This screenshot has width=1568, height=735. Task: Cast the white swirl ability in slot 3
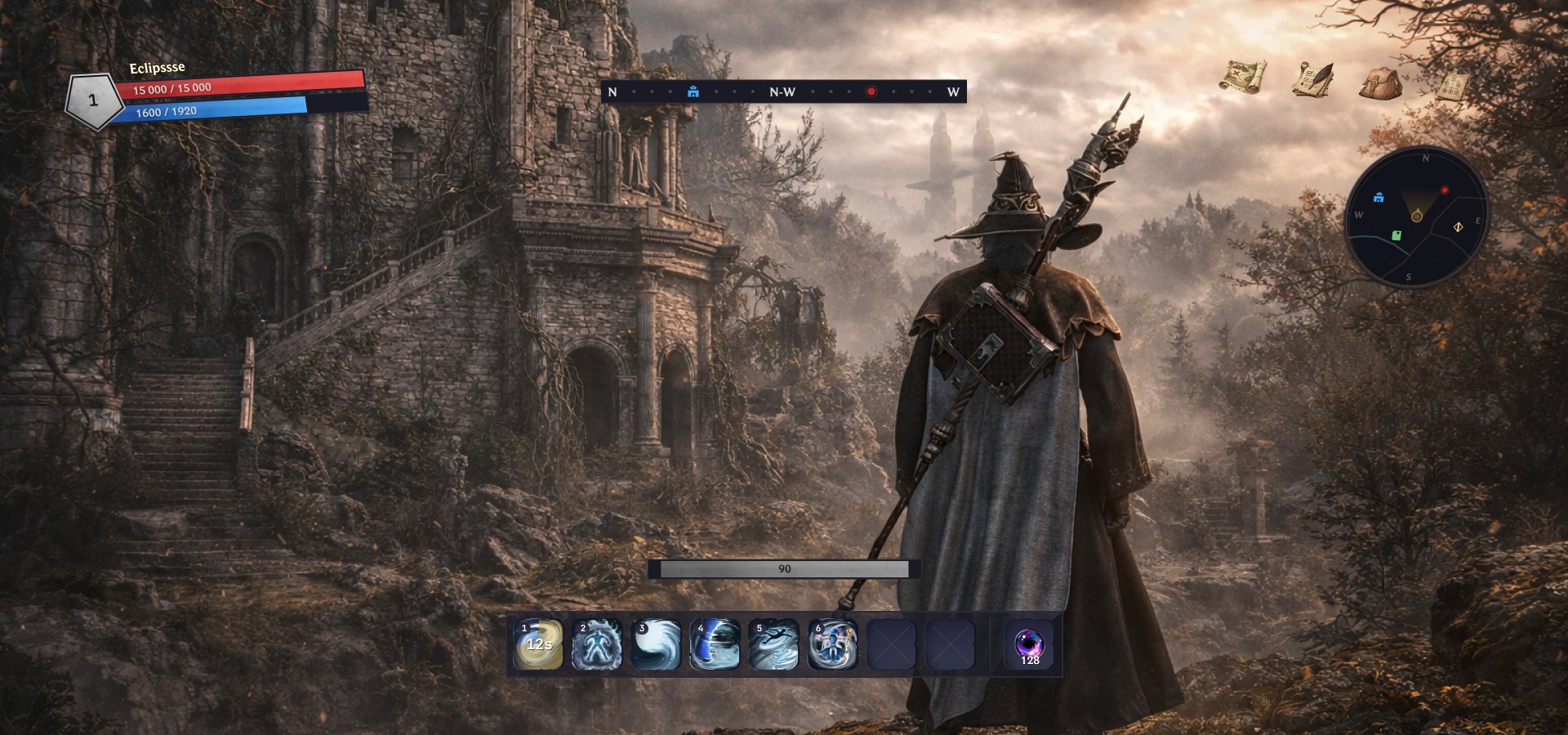tap(656, 644)
